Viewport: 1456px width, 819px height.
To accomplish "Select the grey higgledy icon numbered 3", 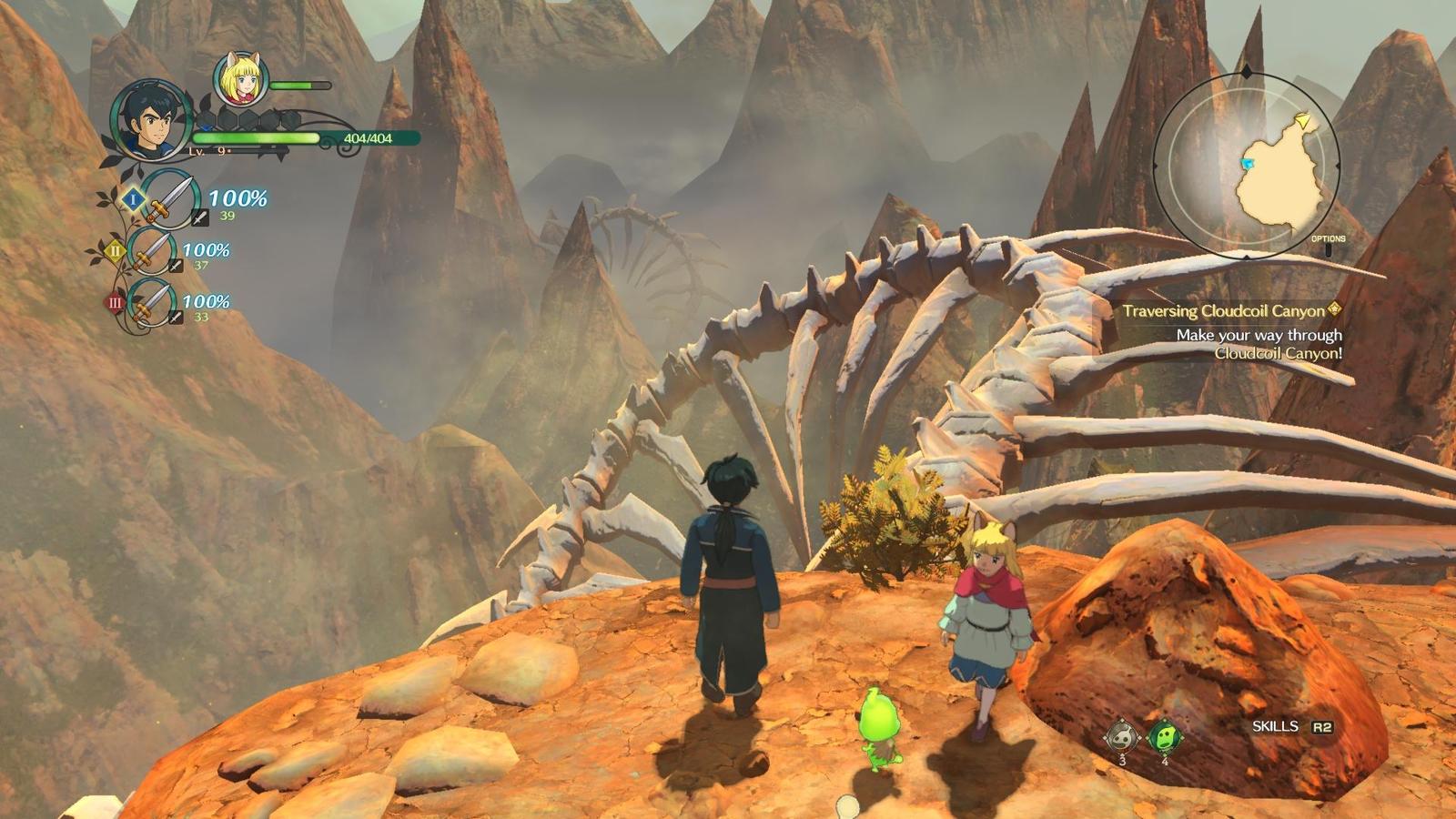I will (1121, 735).
